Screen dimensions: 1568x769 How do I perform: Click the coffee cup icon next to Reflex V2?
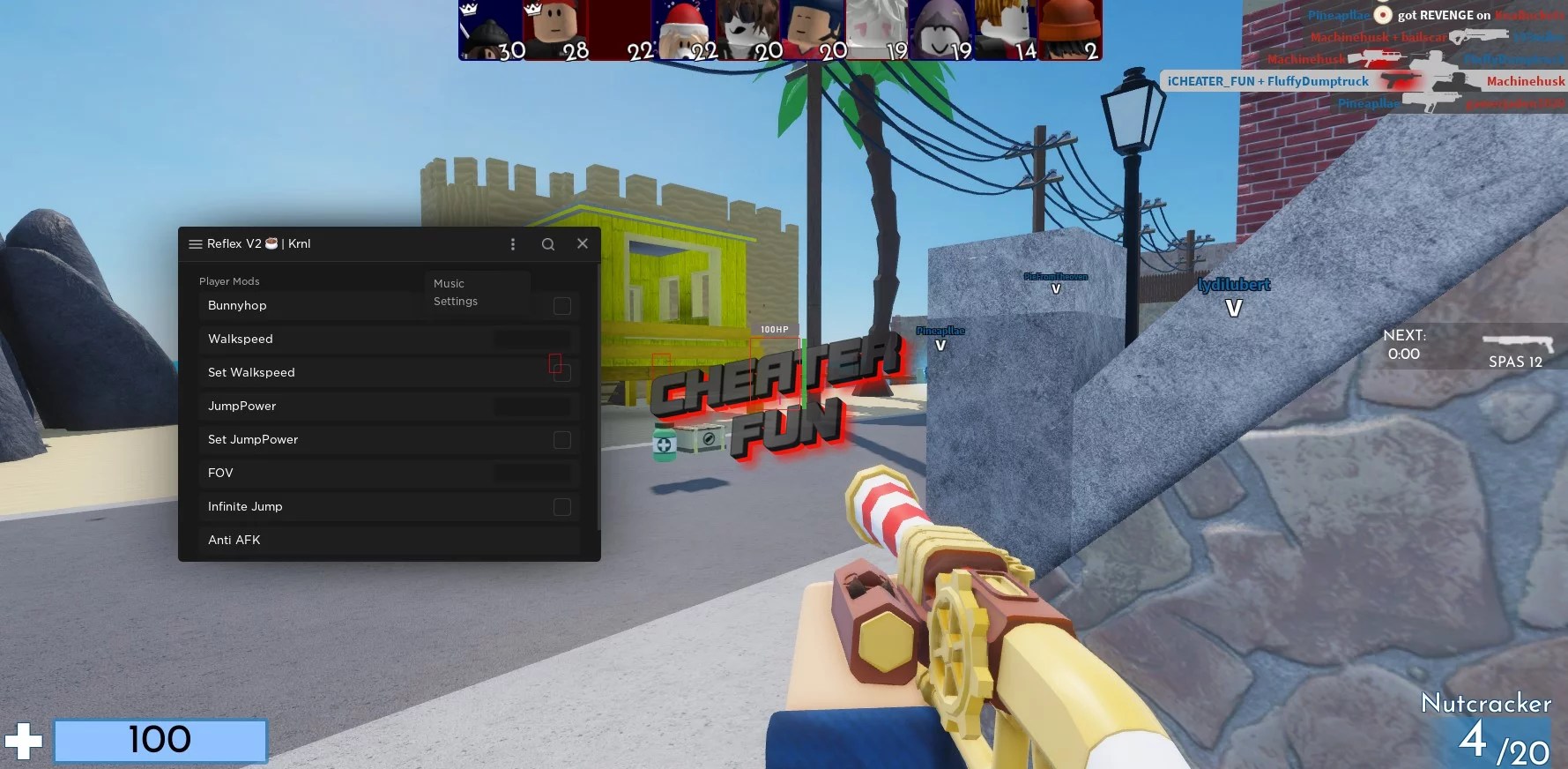271,243
